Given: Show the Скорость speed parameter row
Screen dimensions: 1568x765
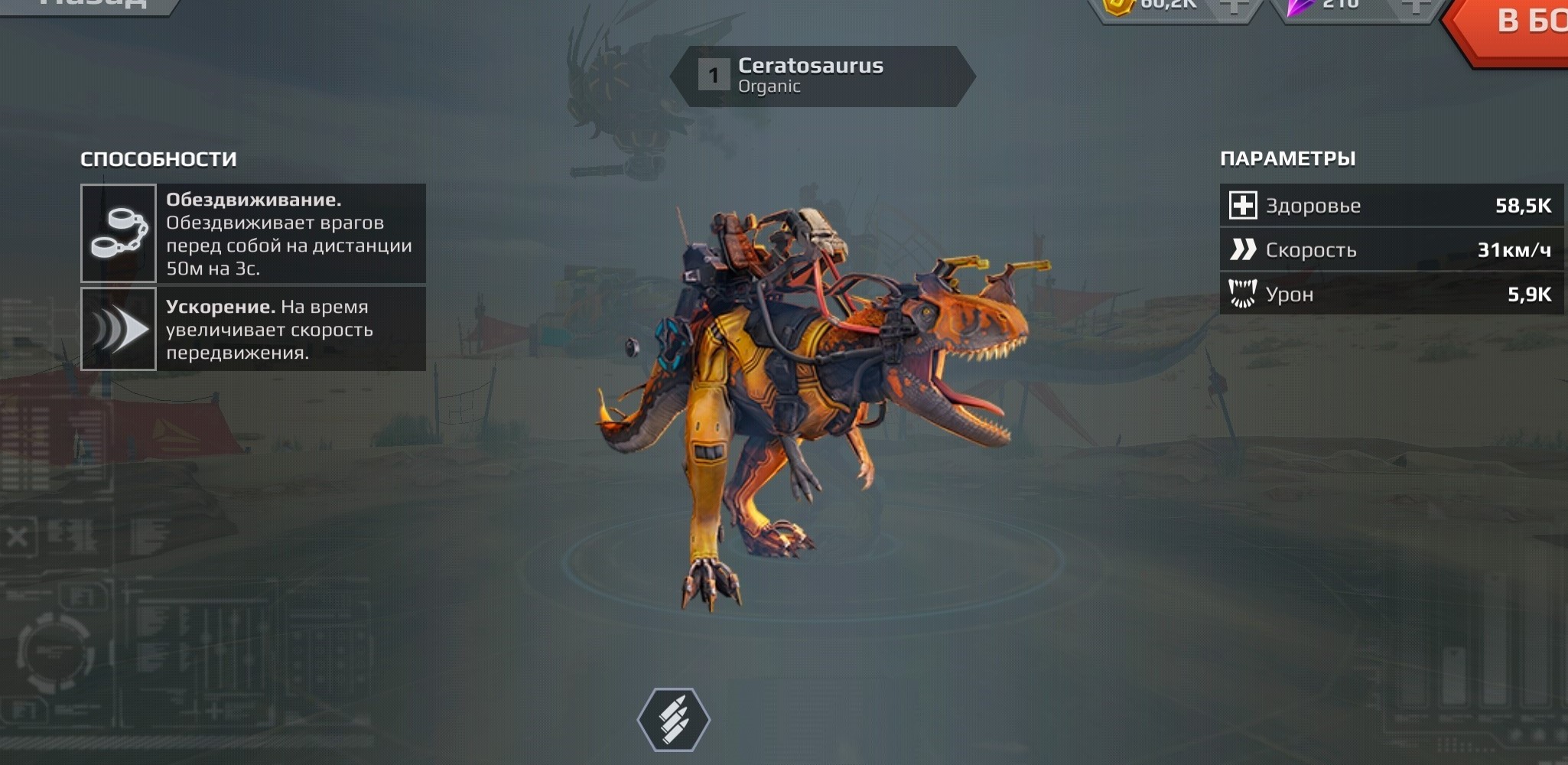Looking at the screenshot, I should tap(1391, 249).
